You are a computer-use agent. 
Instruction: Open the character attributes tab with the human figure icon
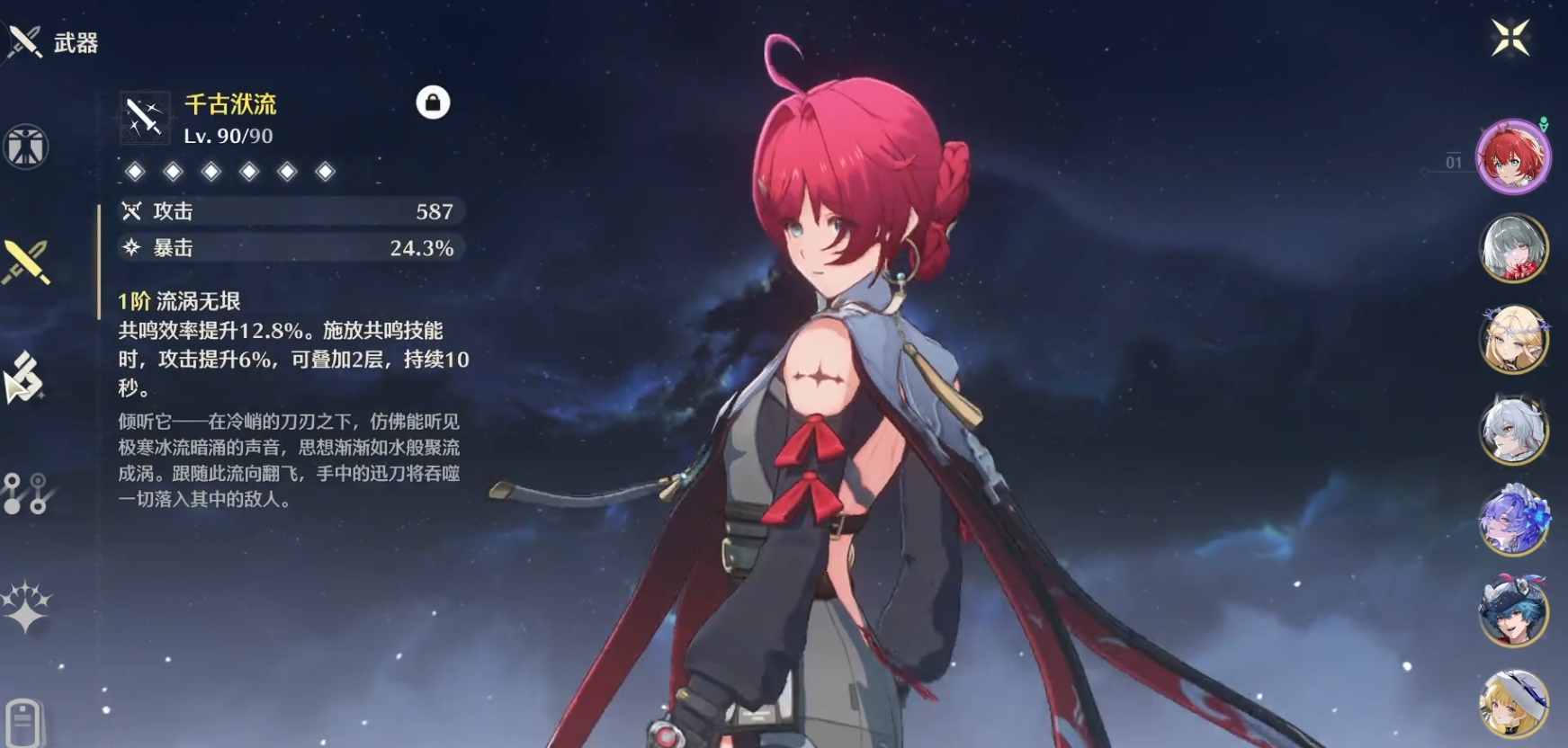tap(25, 147)
